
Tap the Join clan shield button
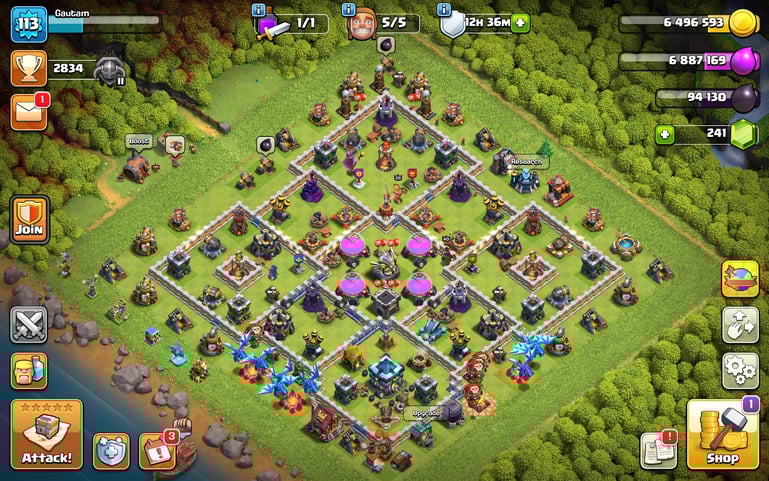tap(29, 219)
